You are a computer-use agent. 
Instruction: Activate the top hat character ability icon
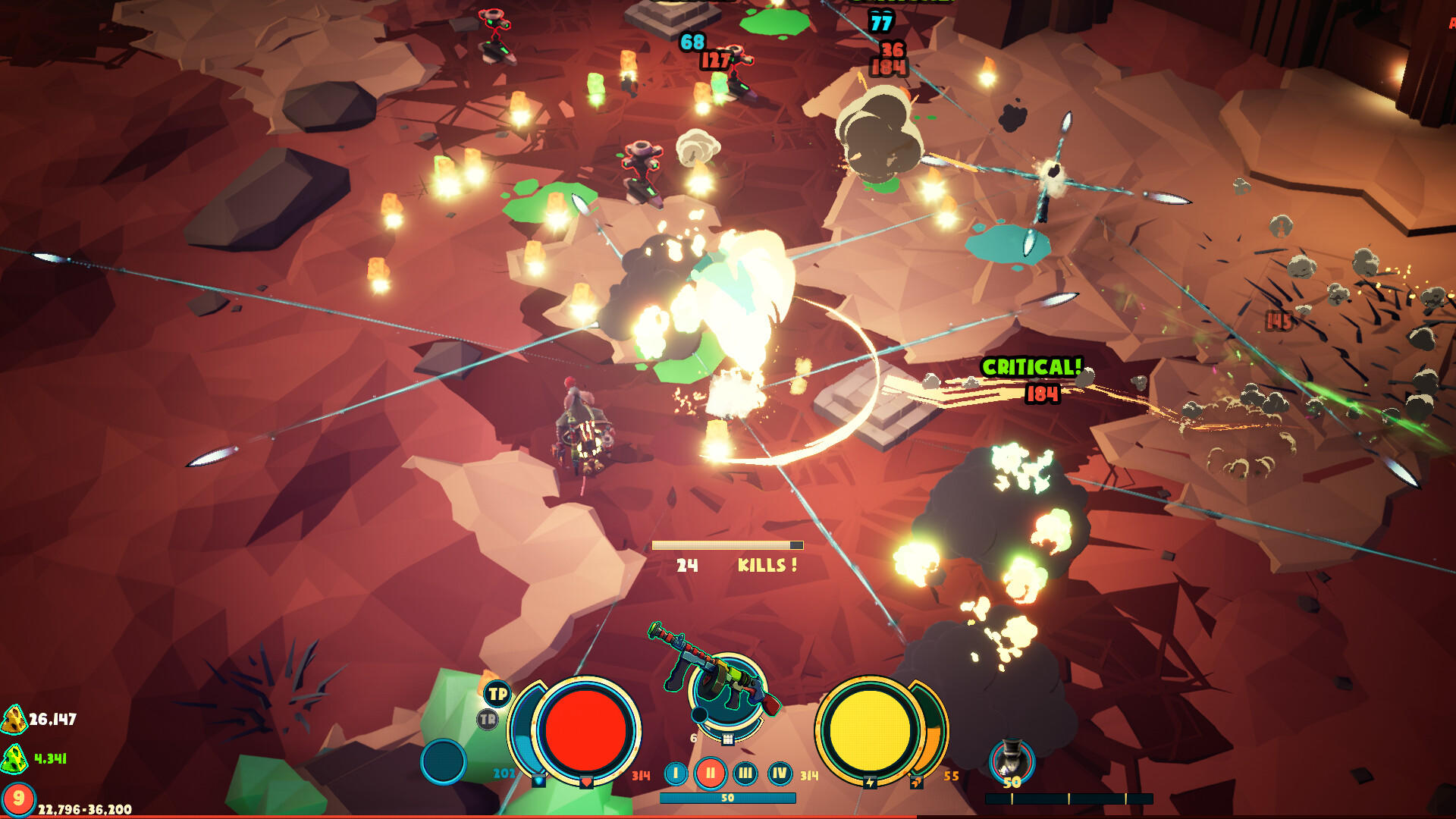1012,758
